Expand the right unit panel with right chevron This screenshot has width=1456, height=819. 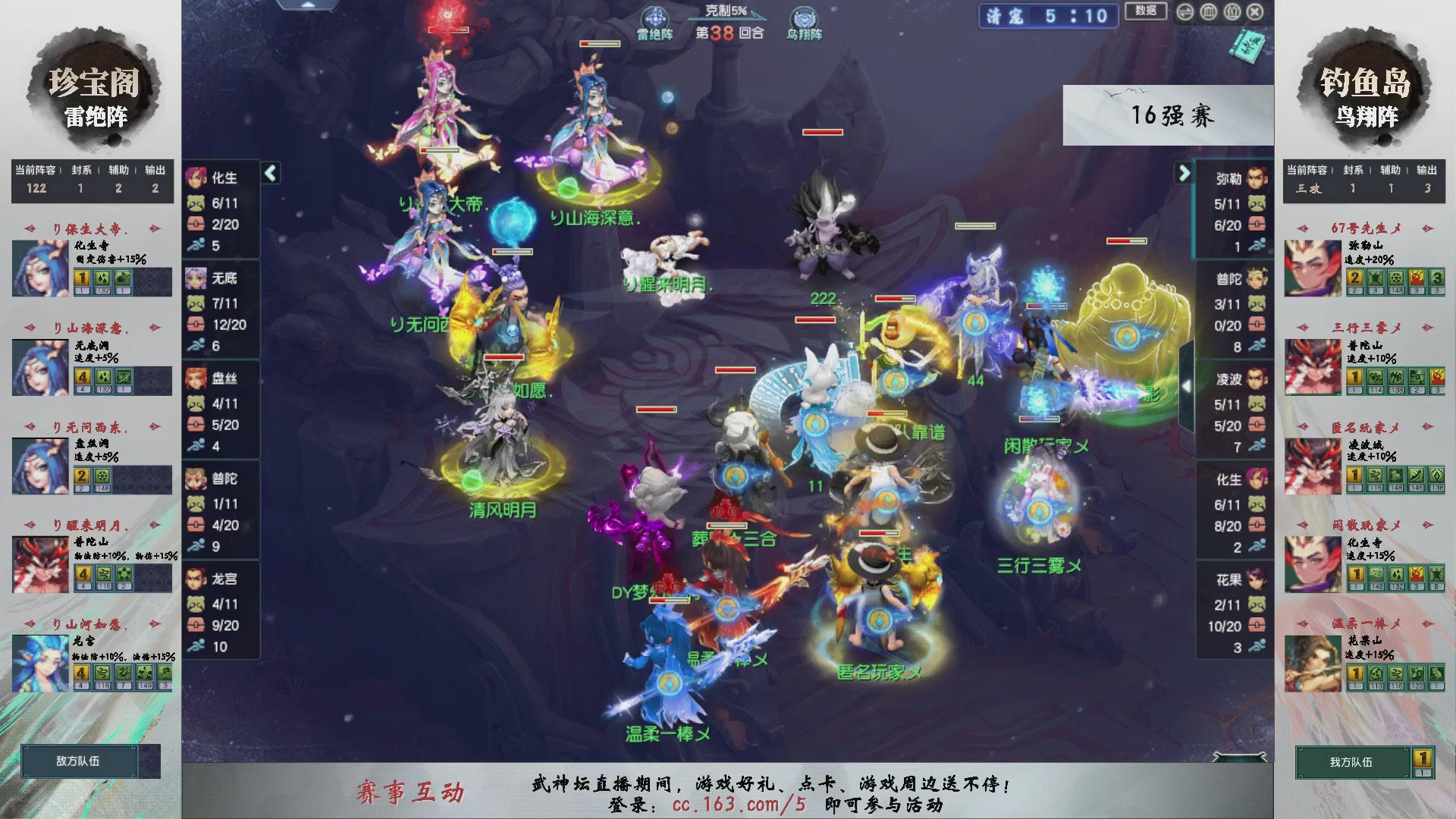[x=1185, y=174]
